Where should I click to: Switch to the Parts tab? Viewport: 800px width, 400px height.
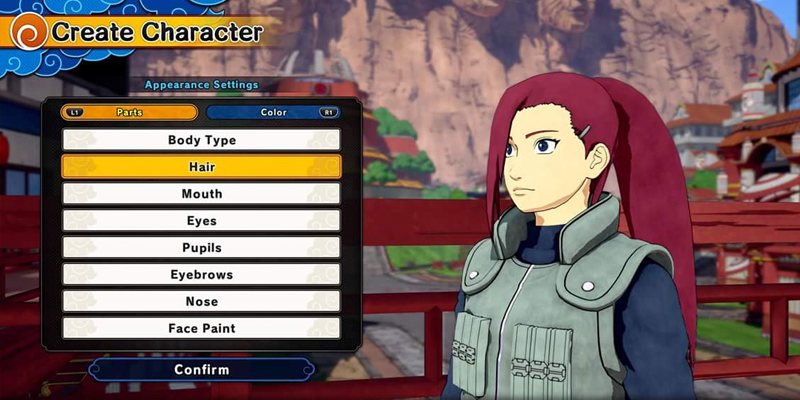[x=129, y=112]
